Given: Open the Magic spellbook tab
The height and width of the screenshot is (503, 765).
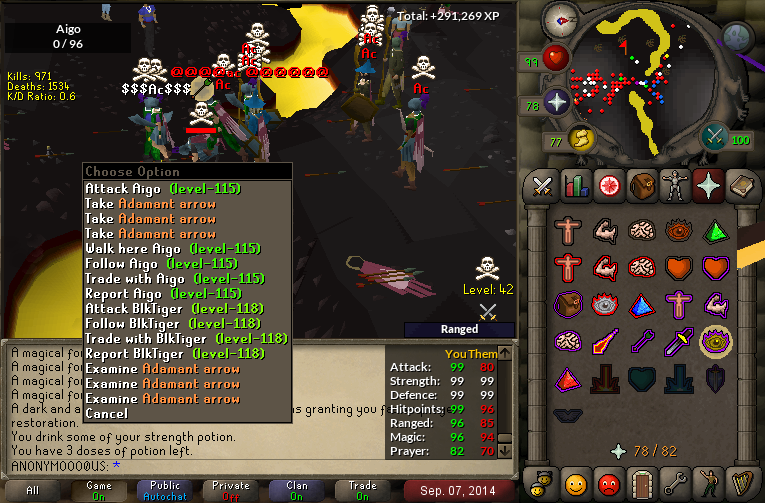Looking at the screenshot, I should (739, 186).
